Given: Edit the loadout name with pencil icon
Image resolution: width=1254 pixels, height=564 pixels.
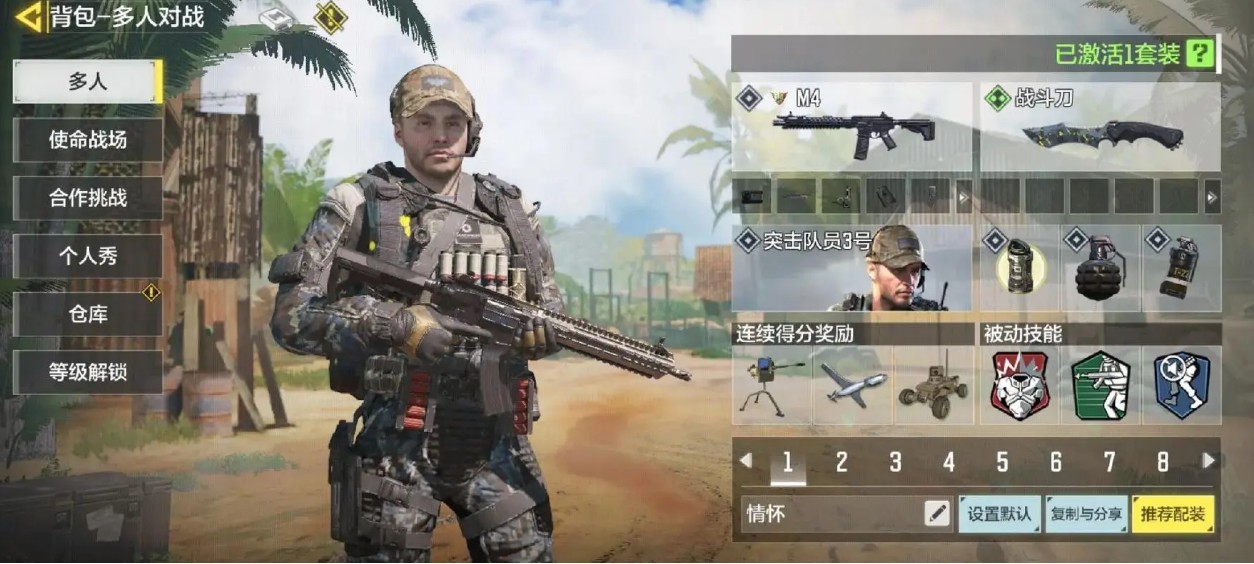Looking at the screenshot, I should (936, 514).
